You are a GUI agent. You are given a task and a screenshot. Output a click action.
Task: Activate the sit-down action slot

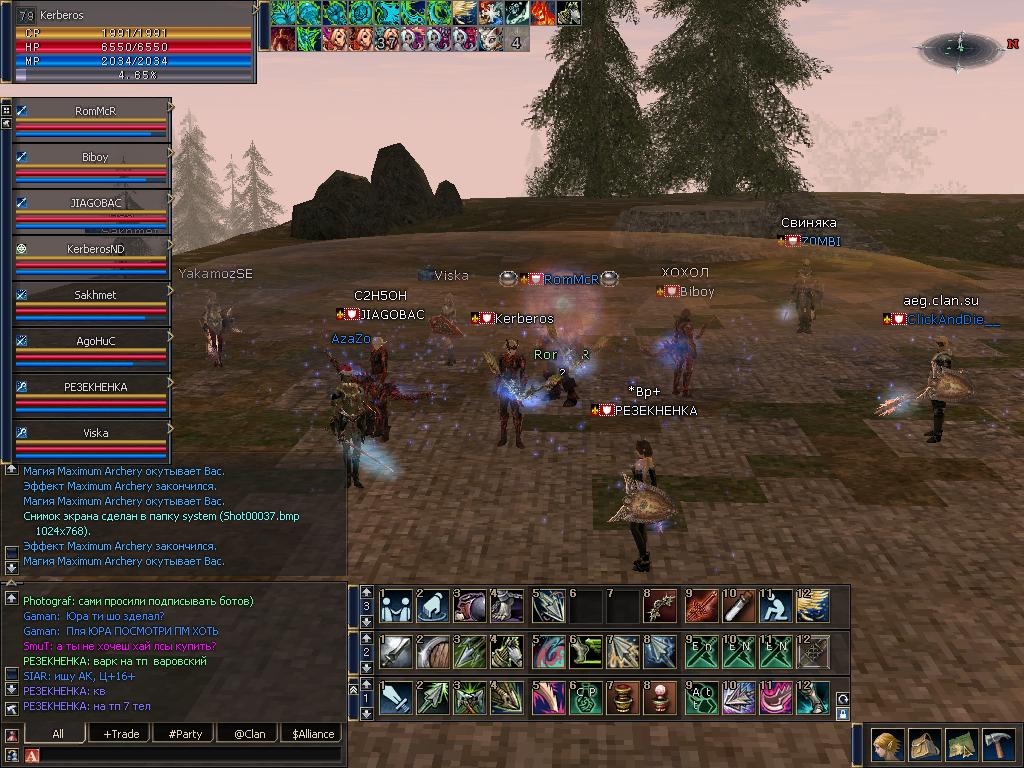[775, 605]
